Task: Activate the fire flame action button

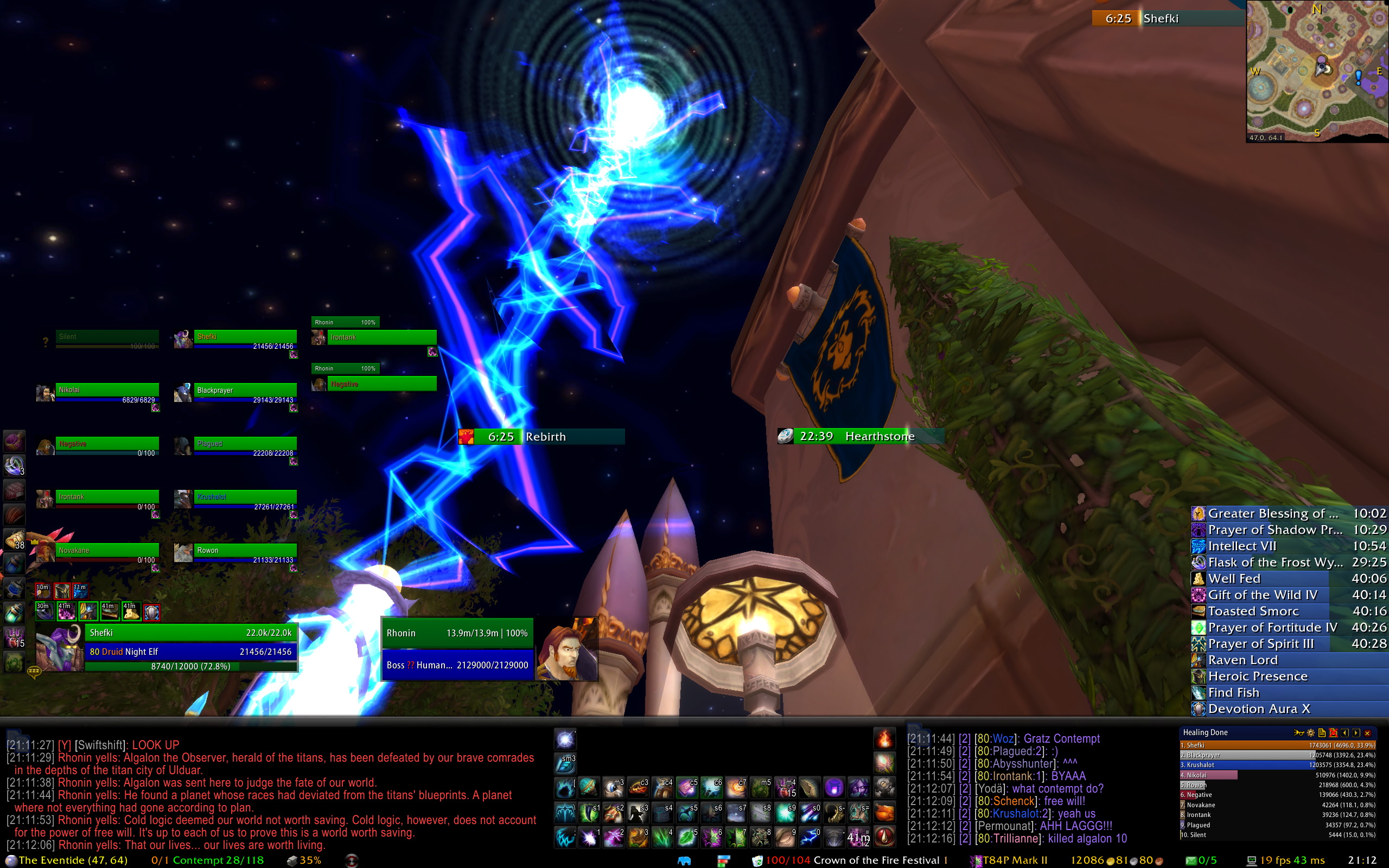Action: 884,738
